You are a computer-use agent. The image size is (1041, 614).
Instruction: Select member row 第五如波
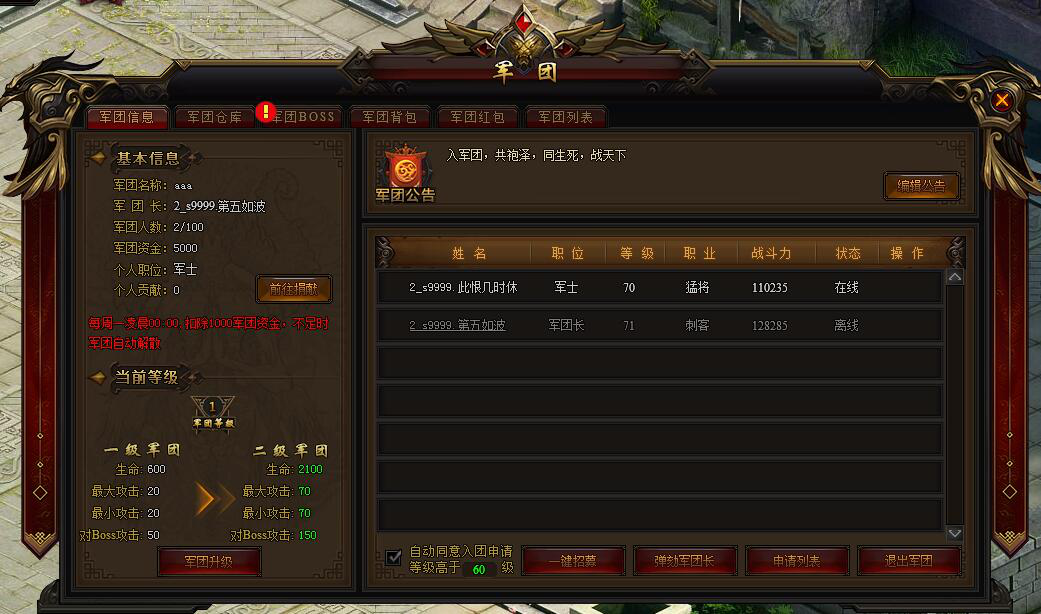(659, 325)
